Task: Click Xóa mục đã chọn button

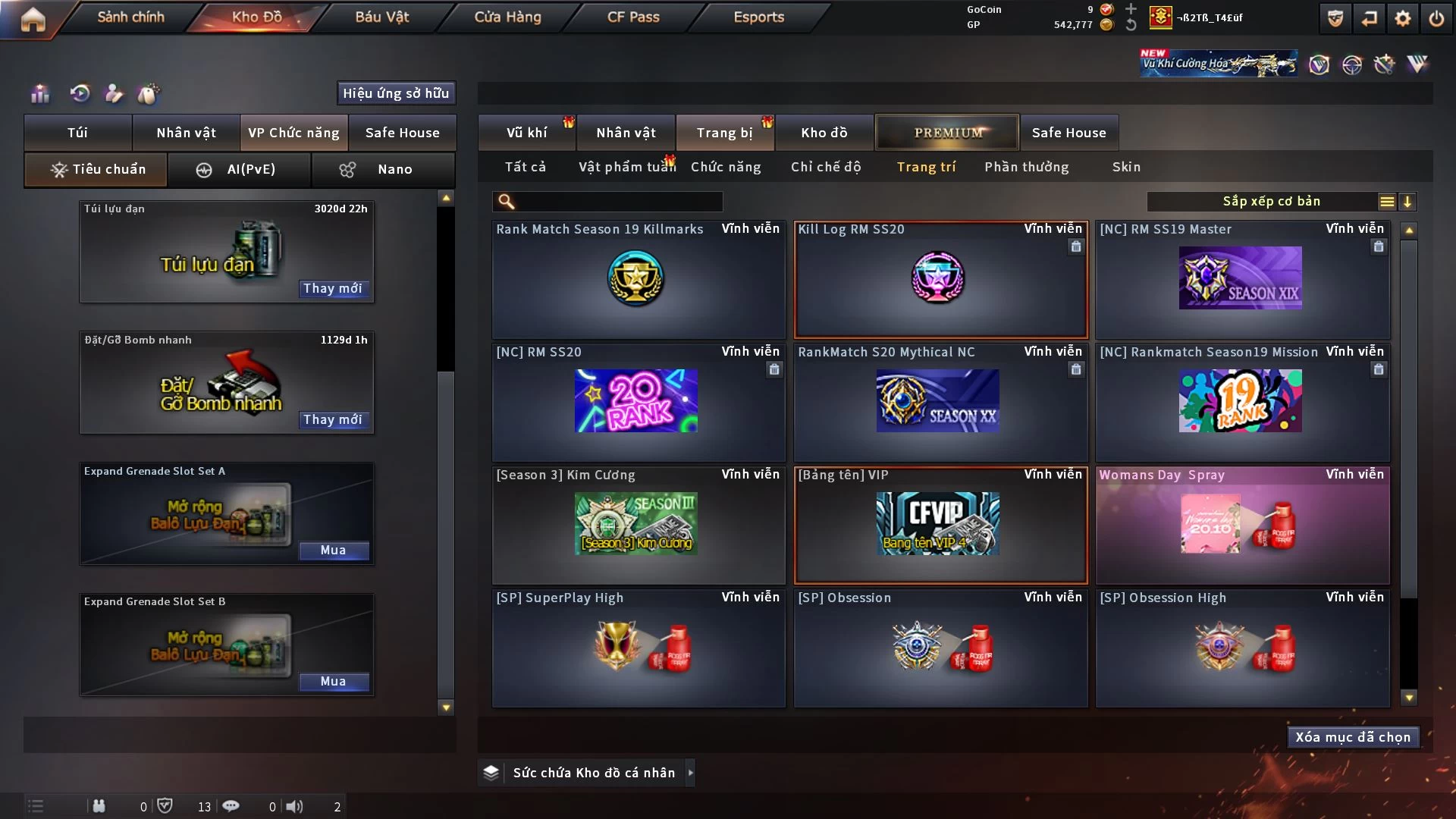Action: tap(1352, 737)
